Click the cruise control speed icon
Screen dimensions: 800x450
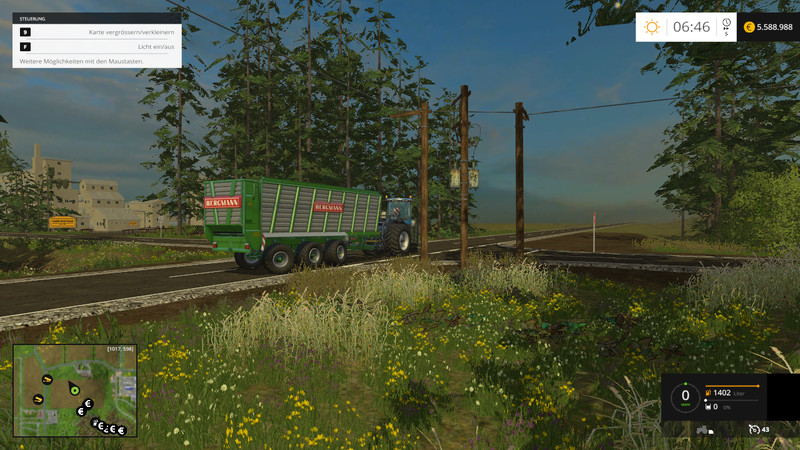pos(755,429)
